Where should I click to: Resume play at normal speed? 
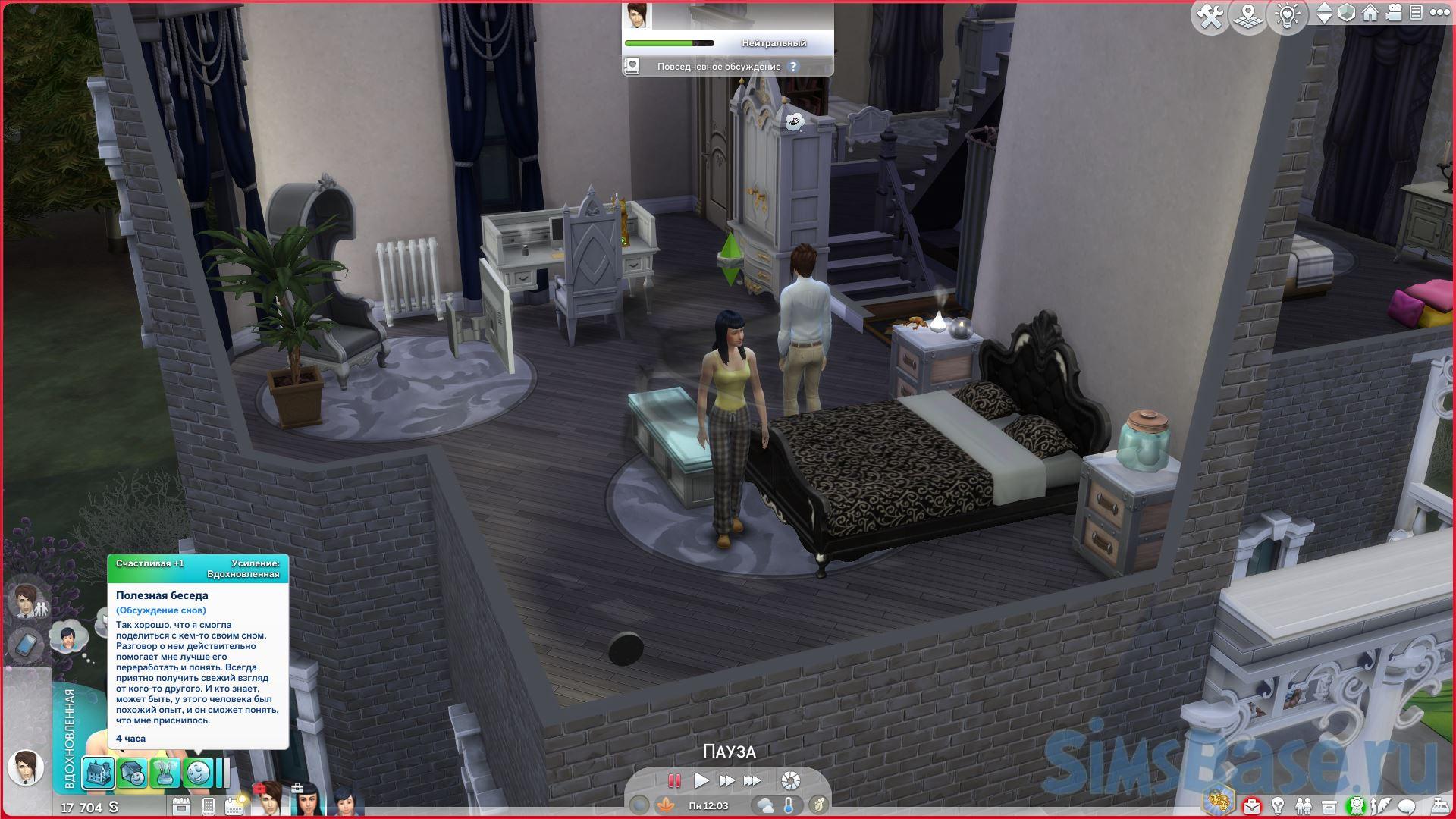coord(701,780)
